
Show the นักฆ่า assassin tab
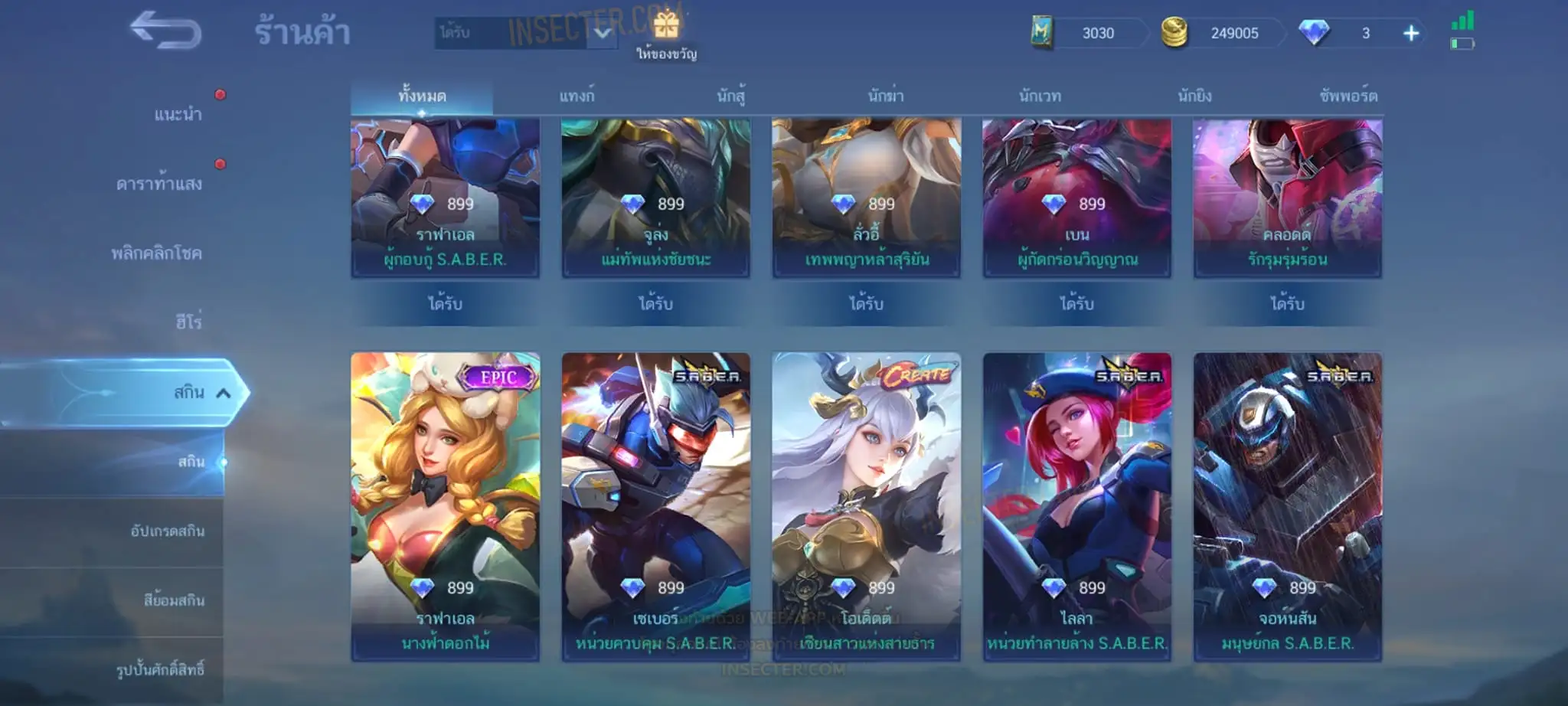tap(886, 96)
